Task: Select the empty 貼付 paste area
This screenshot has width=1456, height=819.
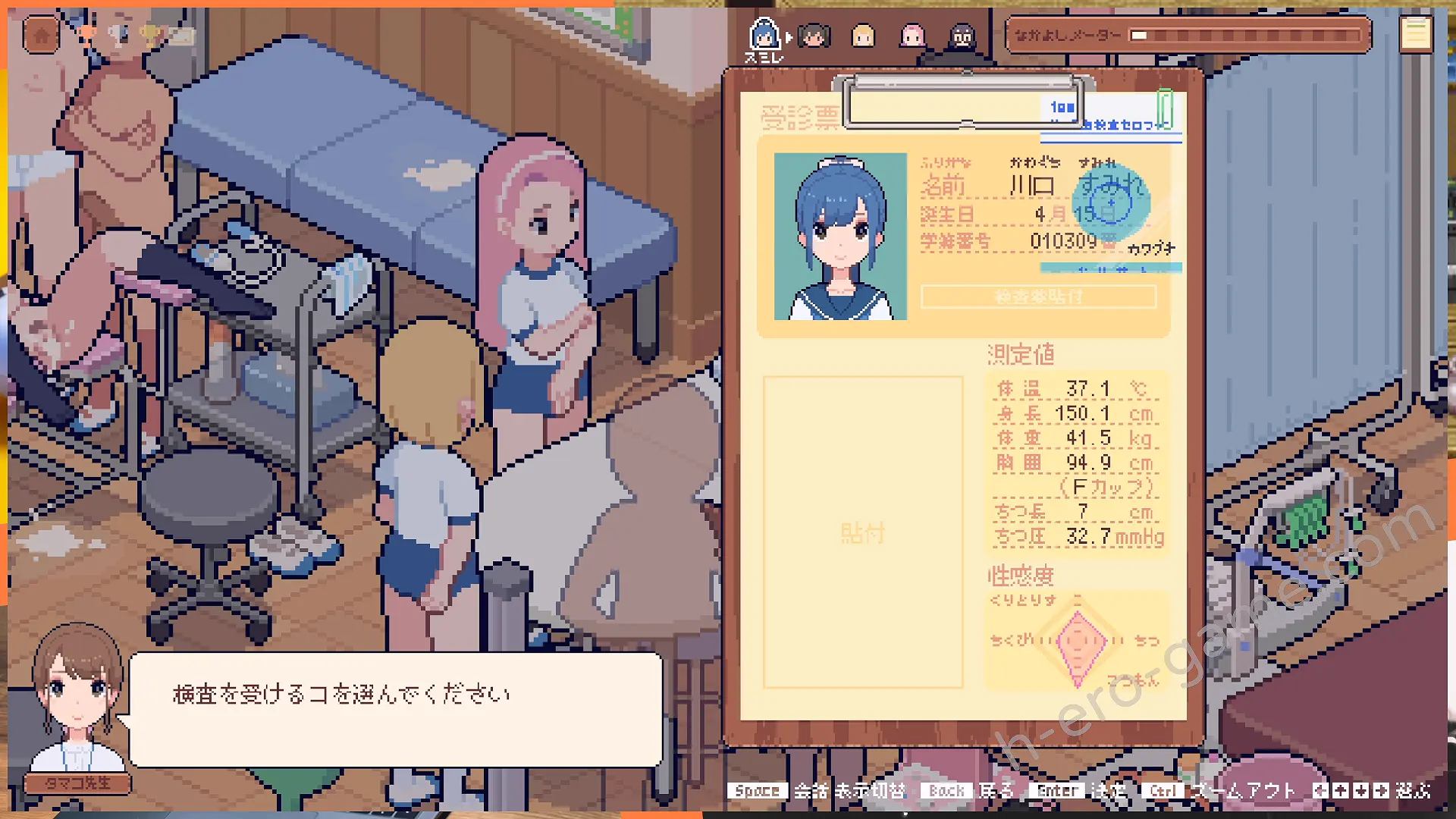Action: coord(863,532)
